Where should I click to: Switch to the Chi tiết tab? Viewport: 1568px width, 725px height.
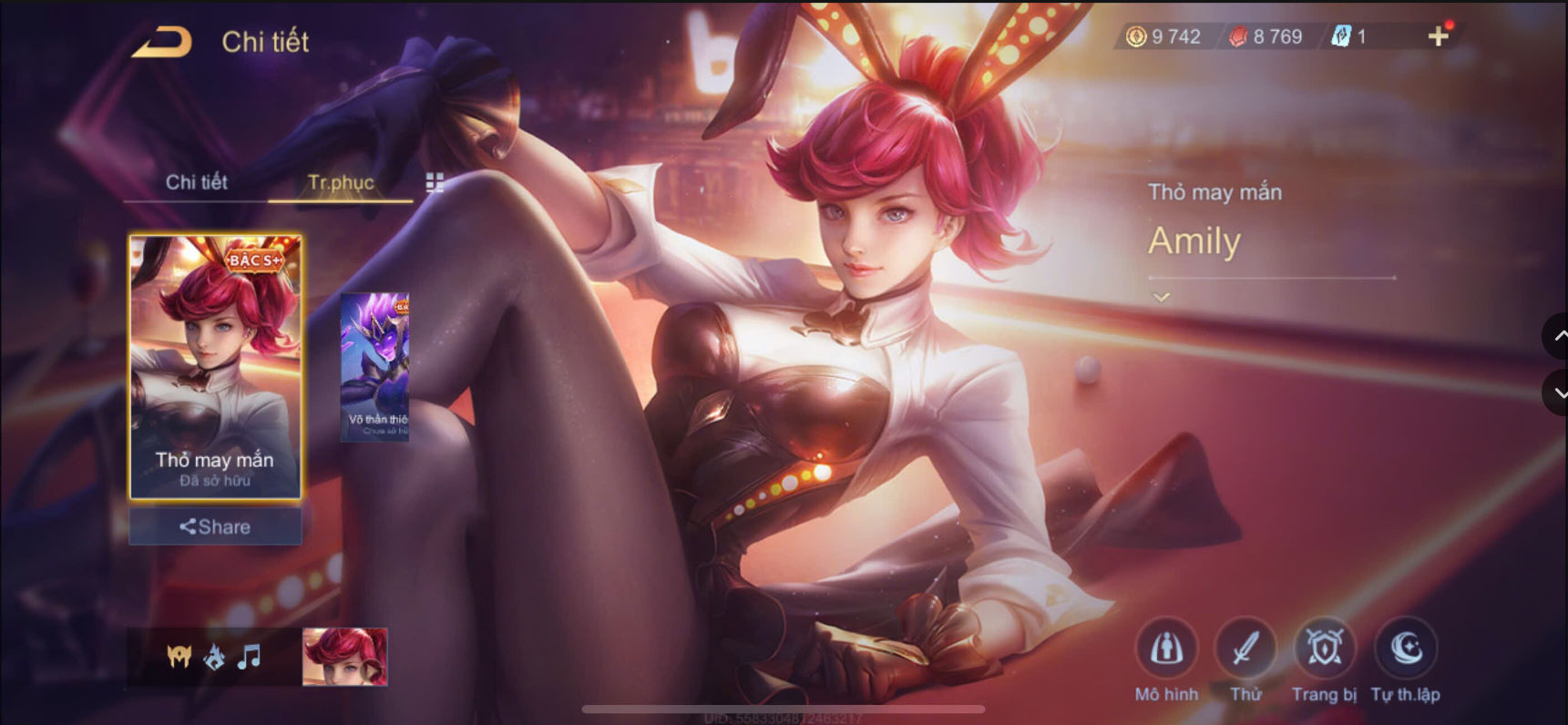coord(196,182)
